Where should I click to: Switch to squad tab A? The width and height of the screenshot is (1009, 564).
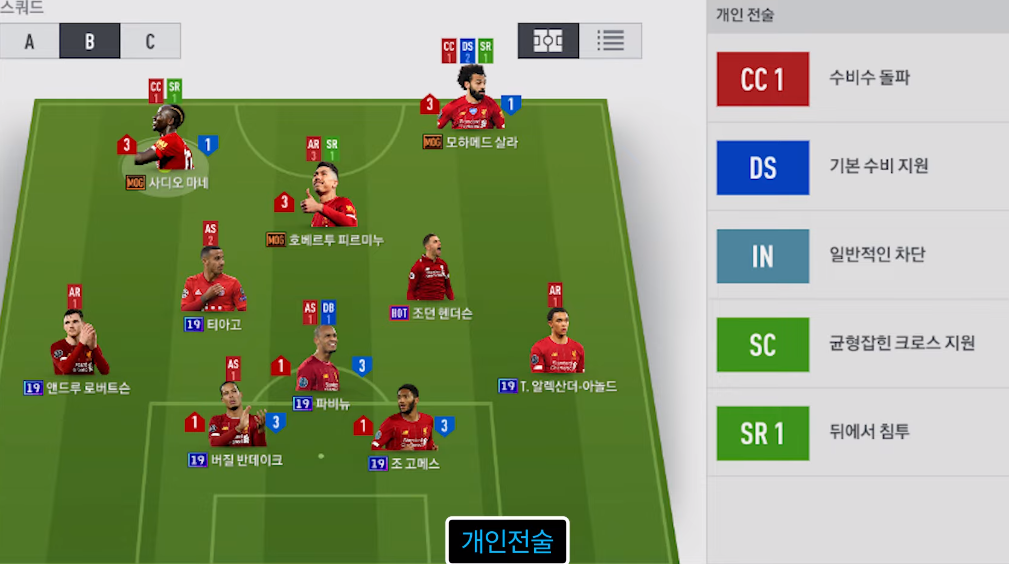click(29, 41)
